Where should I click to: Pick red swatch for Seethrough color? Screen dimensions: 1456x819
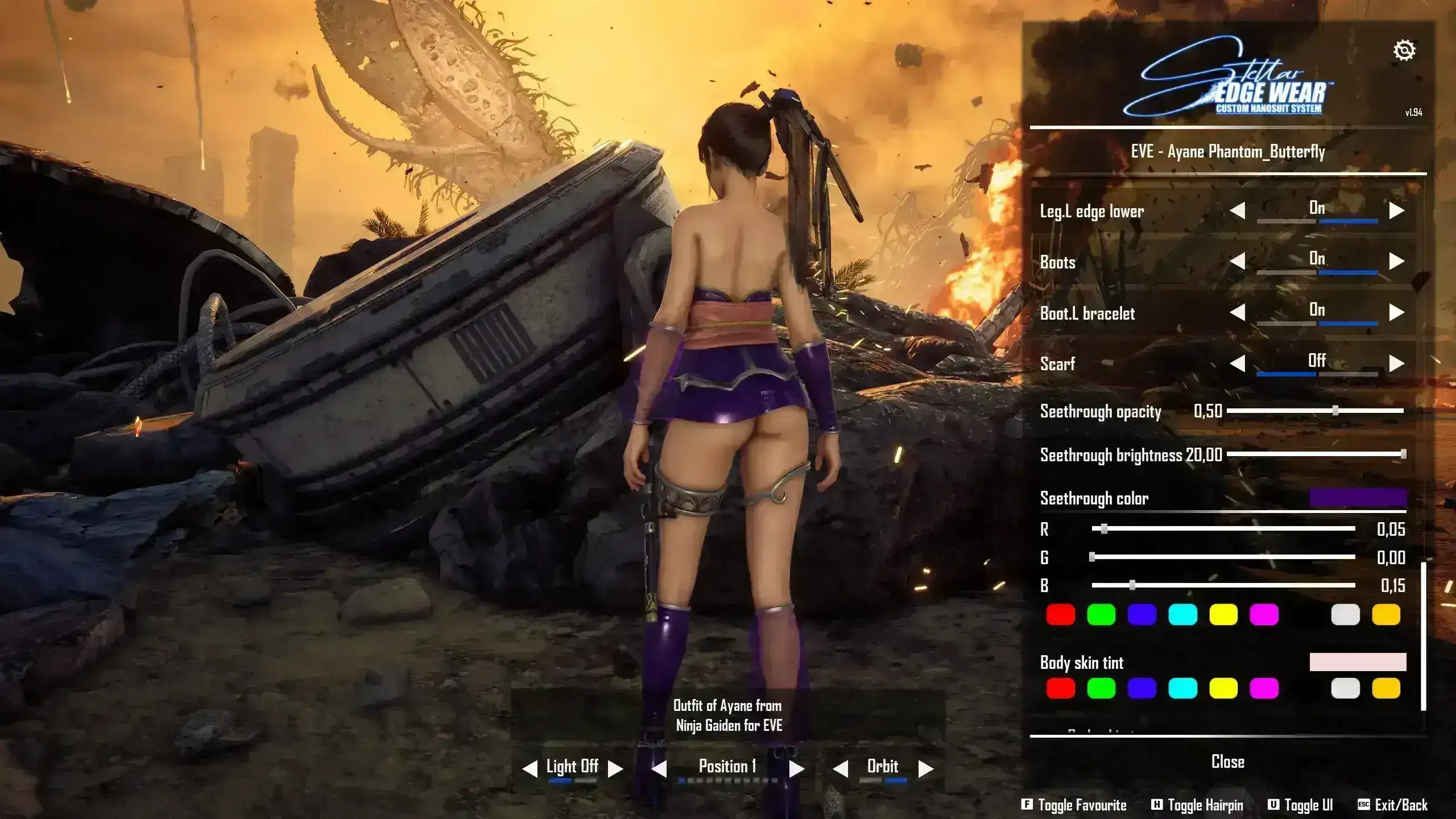point(1061,615)
